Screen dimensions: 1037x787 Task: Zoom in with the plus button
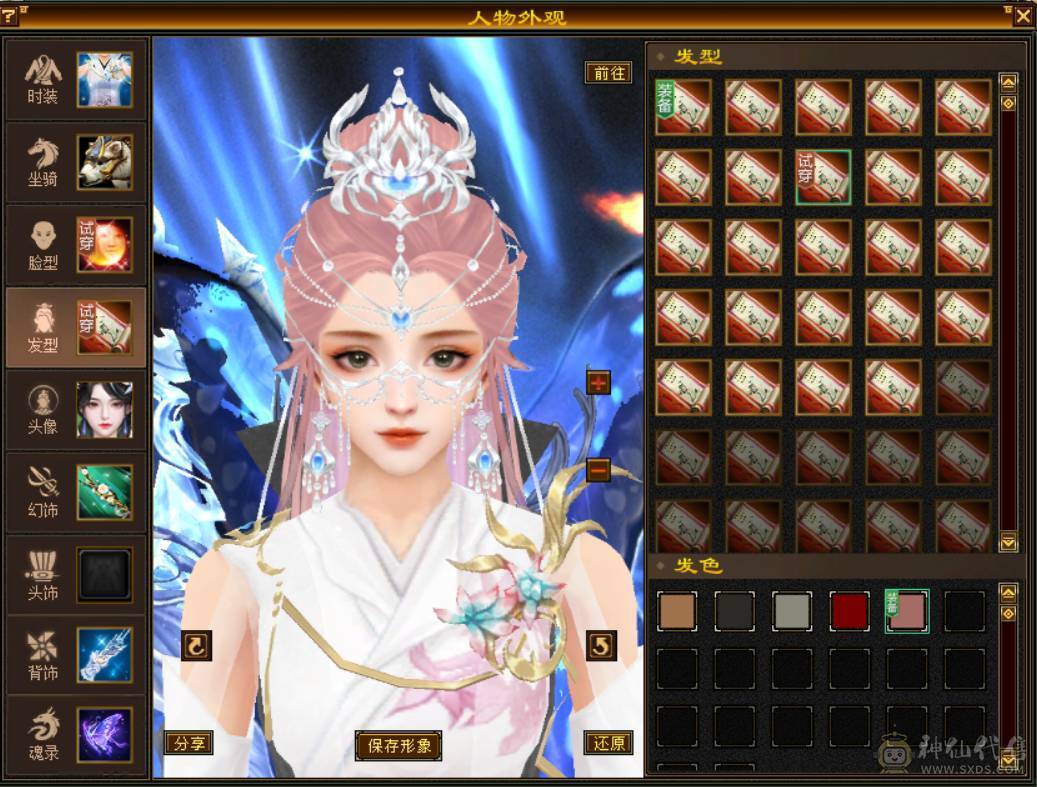click(598, 382)
